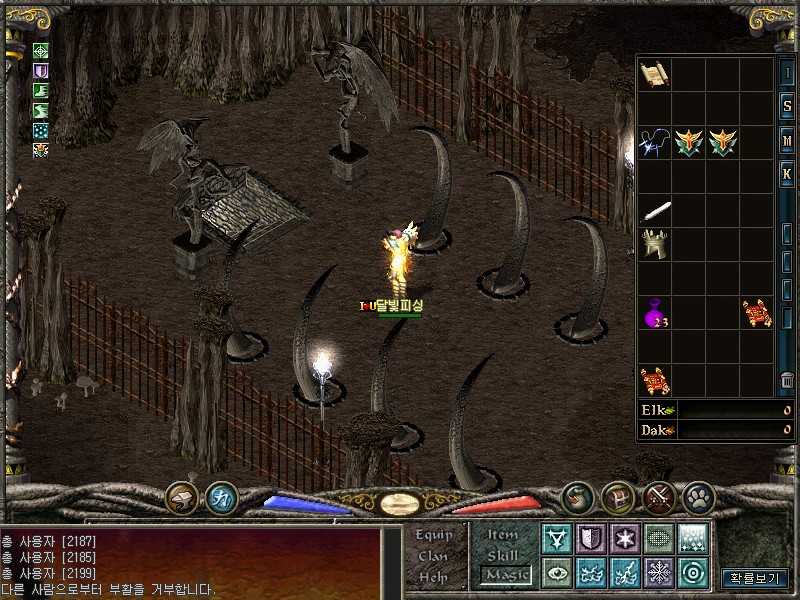800x600 pixels.
Task: Click the crossed swords round button
Action: click(657, 497)
